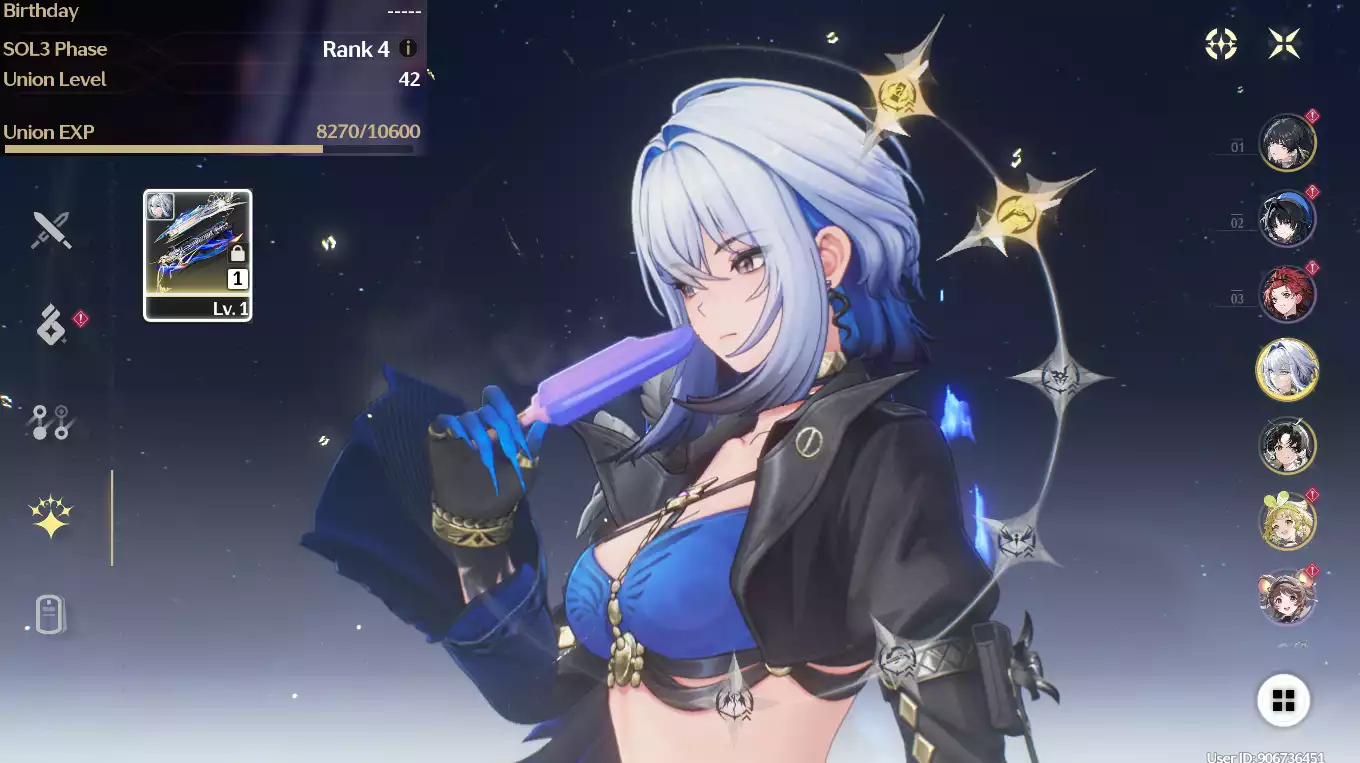
Task: Close the resonator screen with the X
Action: point(1284,43)
